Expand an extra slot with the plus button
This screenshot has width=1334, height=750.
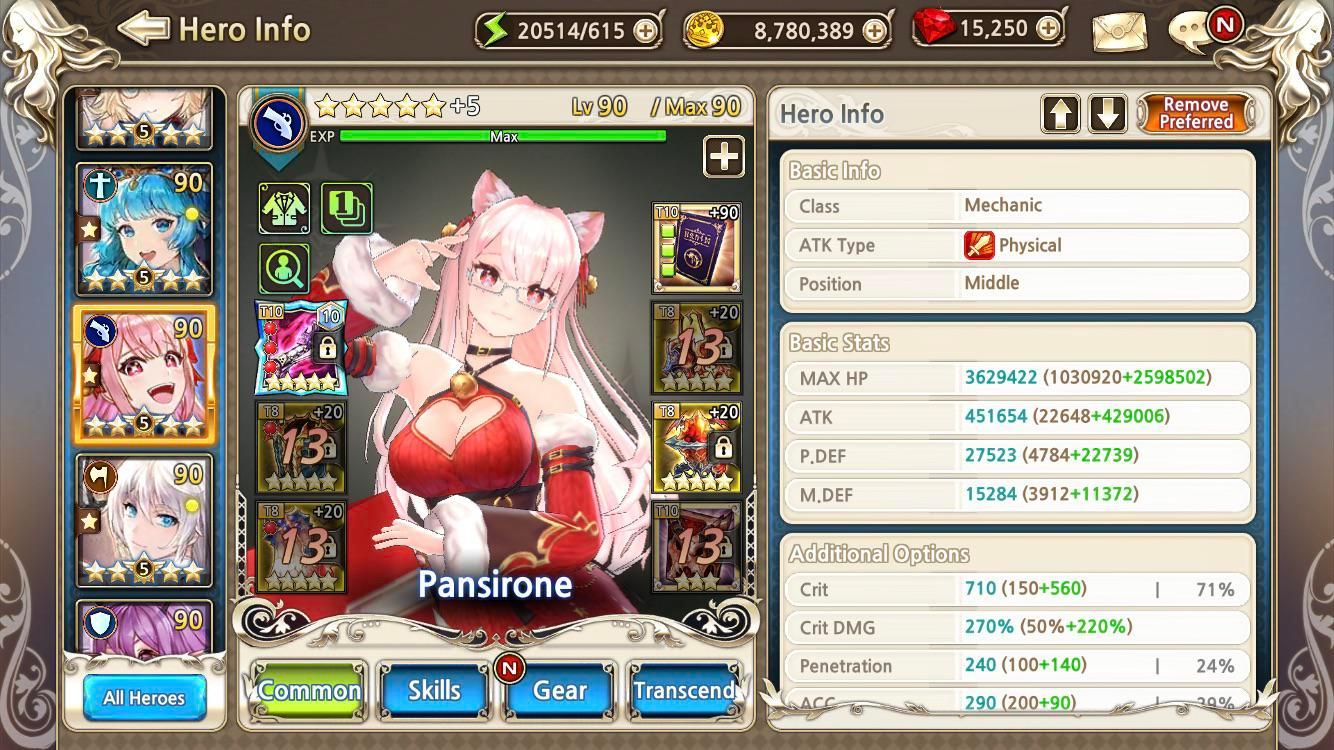(722, 157)
